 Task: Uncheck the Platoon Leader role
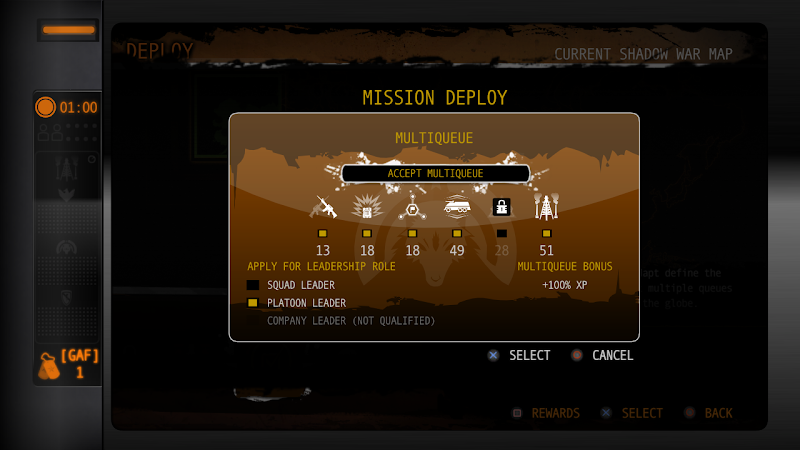tap(253, 303)
